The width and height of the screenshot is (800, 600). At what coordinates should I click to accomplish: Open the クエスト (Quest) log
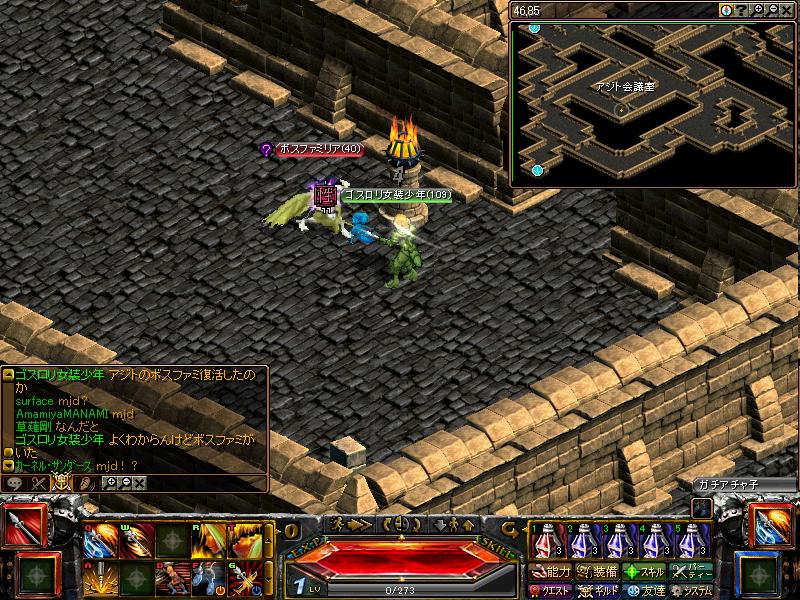pyautogui.click(x=550, y=590)
